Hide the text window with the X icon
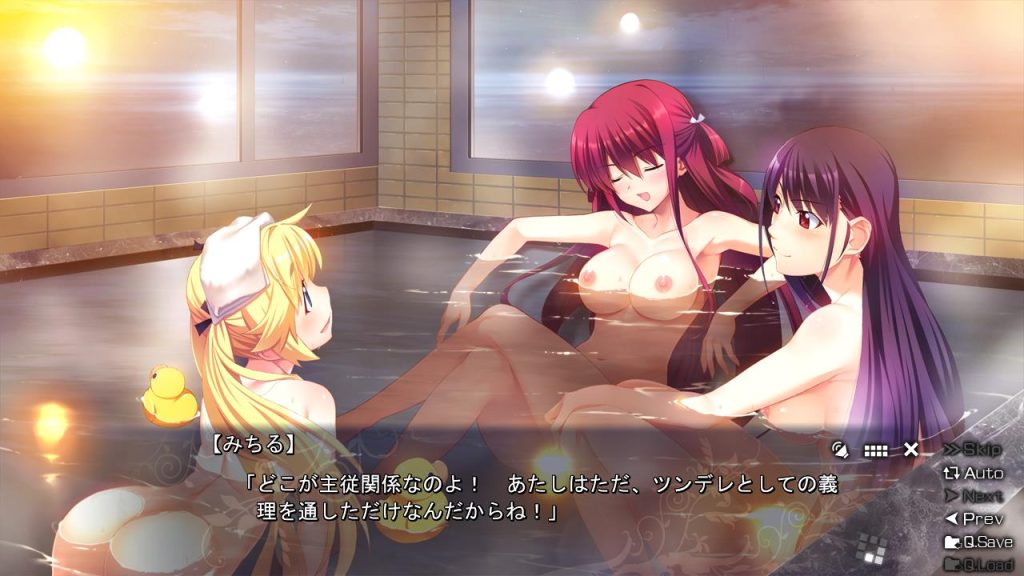 [911, 450]
